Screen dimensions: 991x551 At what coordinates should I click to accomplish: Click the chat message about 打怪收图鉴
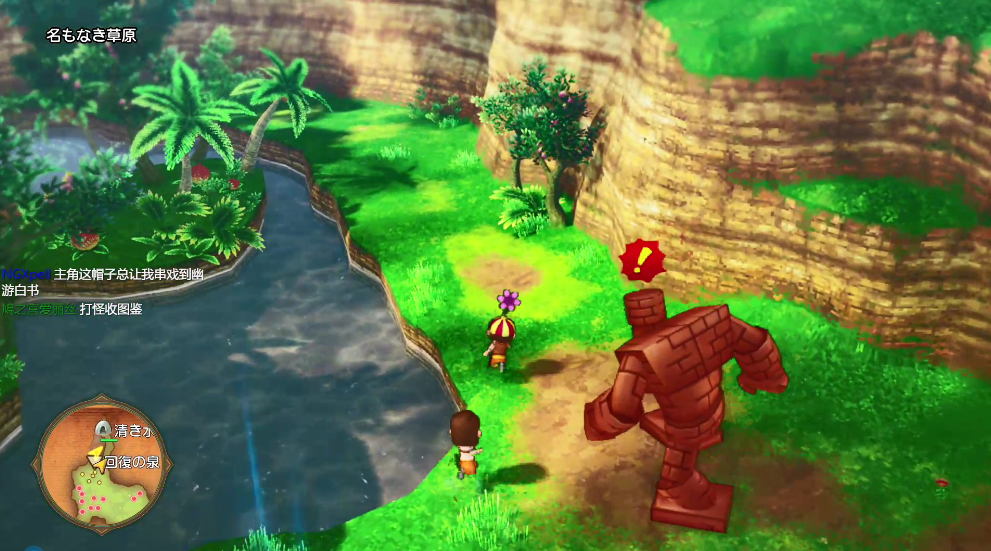pyautogui.click(x=111, y=309)
